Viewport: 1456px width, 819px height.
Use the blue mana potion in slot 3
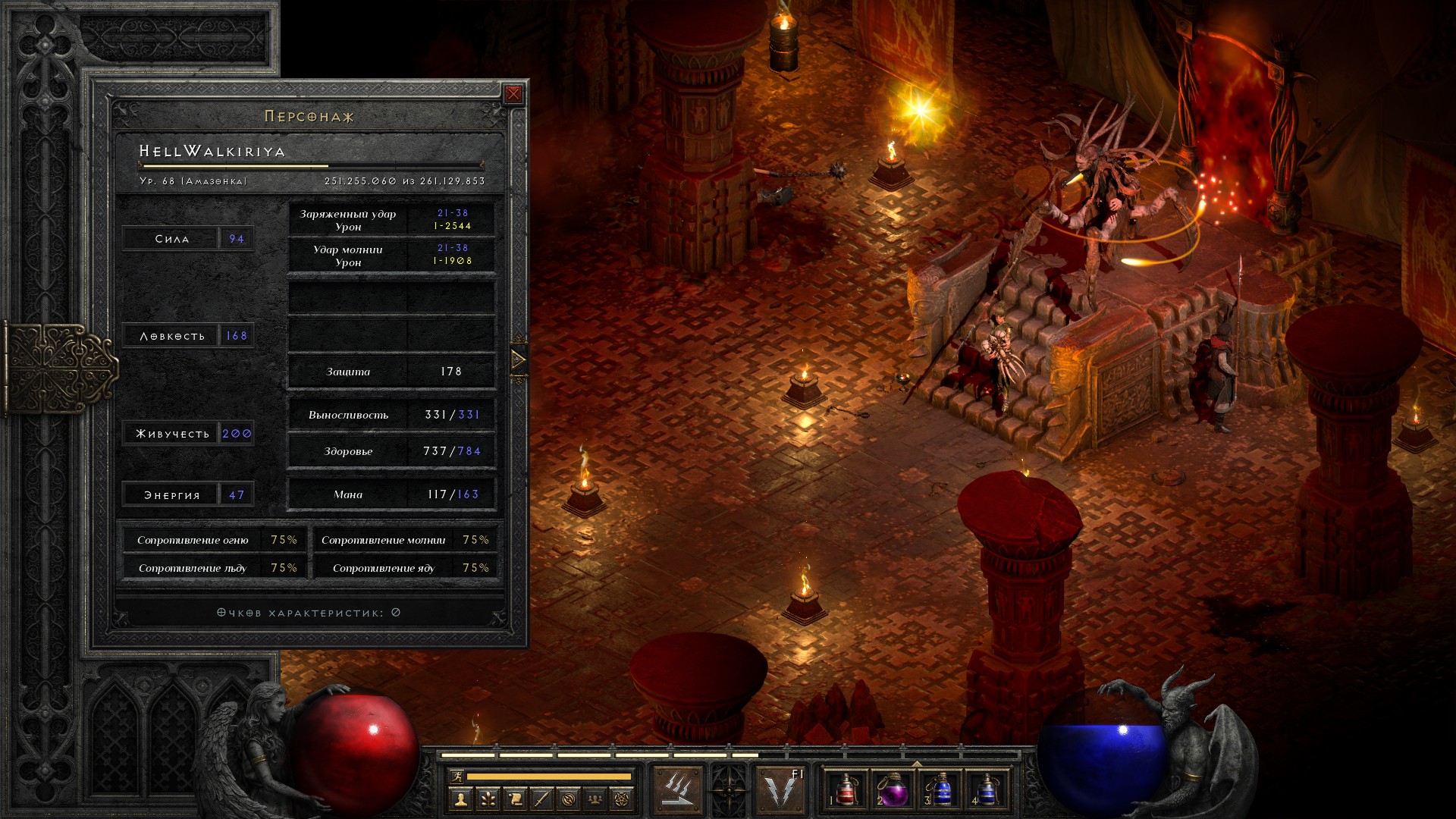point(940,789)
